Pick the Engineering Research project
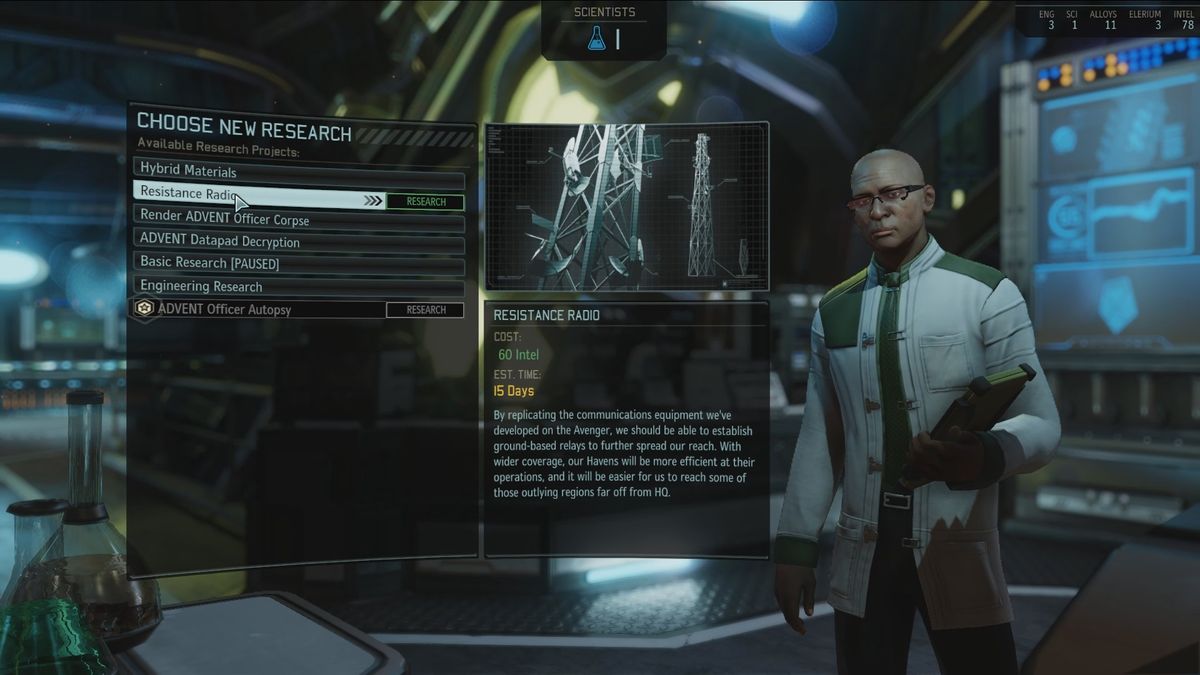 (x=298, y=287)
